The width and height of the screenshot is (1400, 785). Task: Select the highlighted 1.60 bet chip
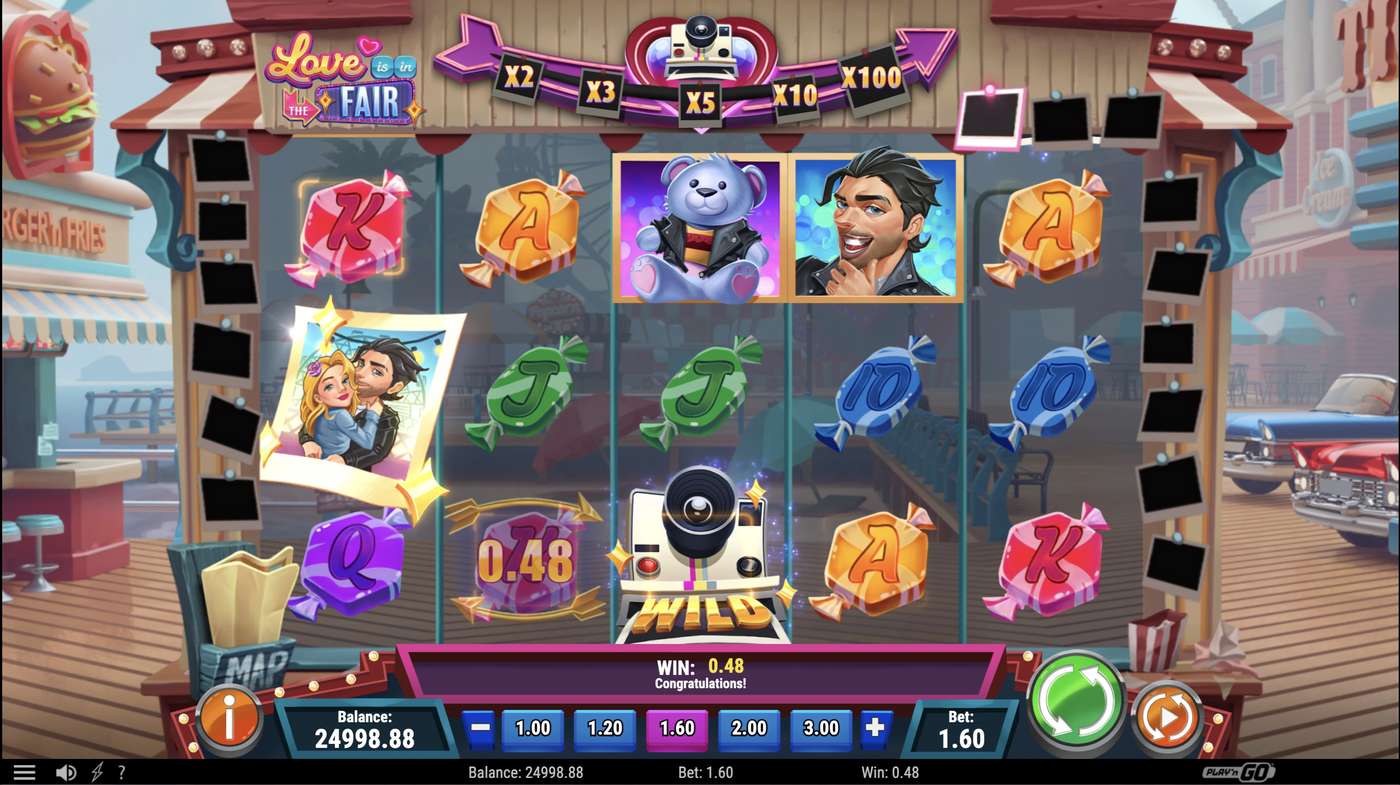tap(676, 729)
